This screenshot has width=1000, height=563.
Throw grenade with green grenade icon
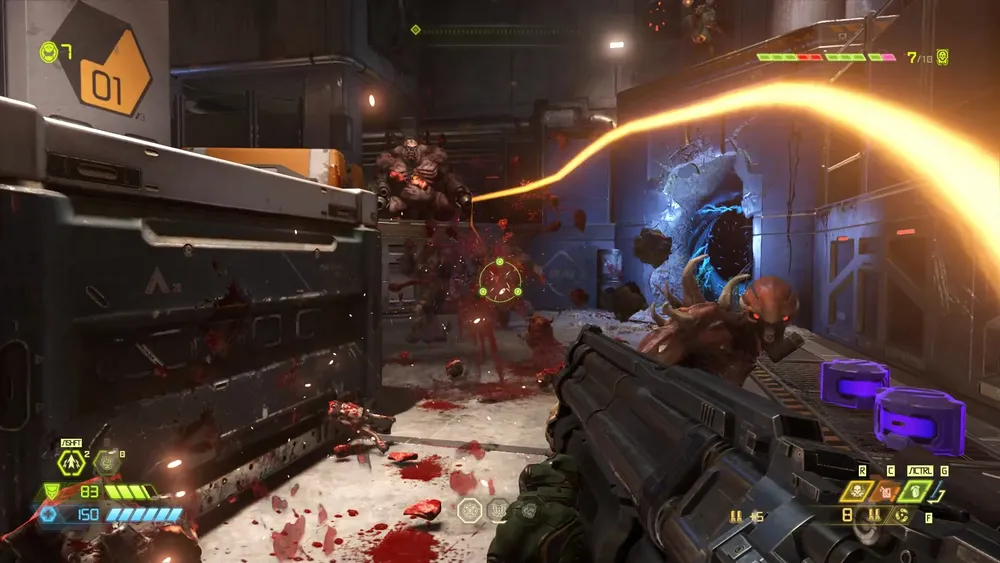tap(916, 491)
